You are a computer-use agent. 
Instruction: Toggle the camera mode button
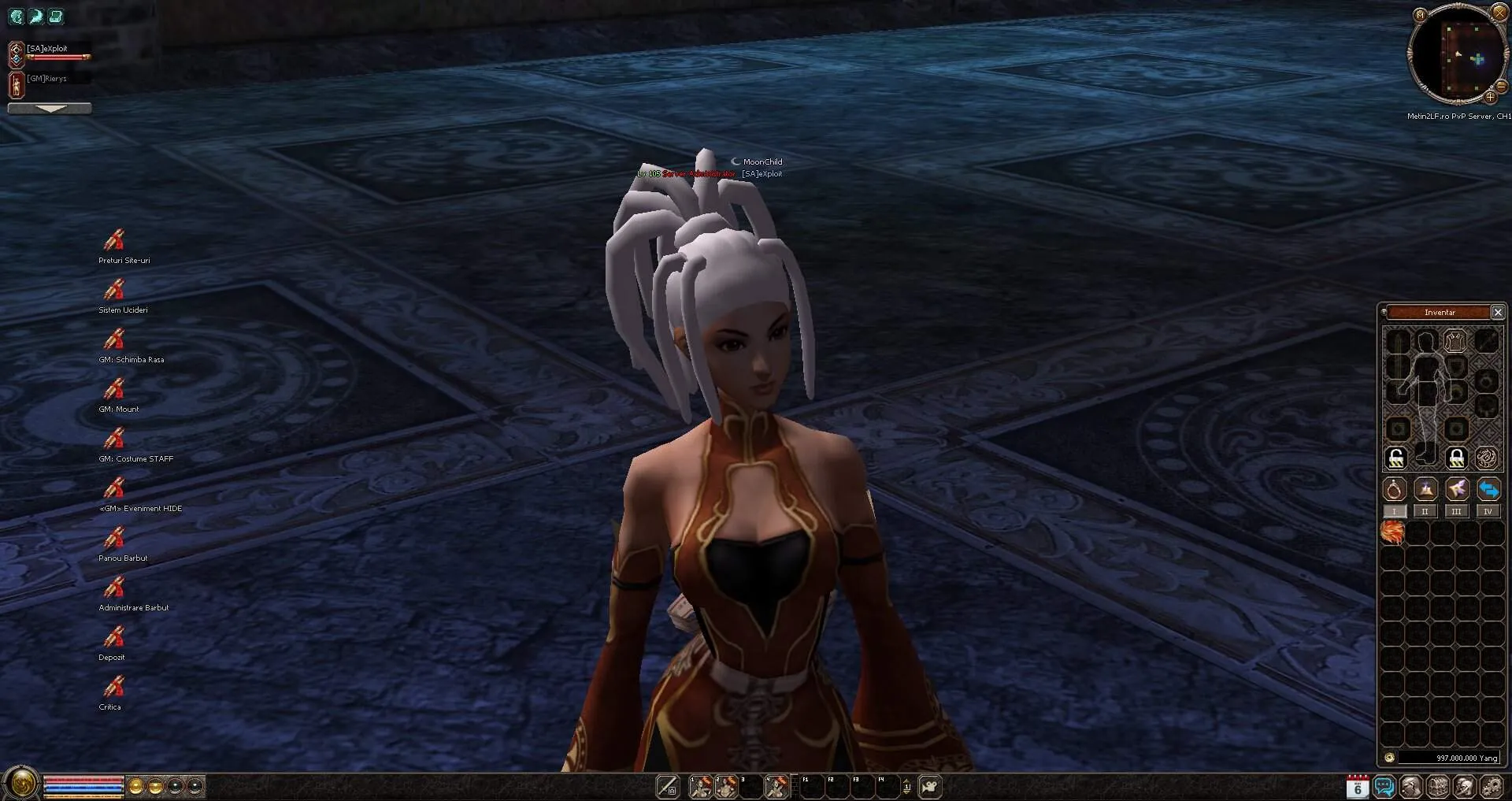pyautogui.click(x=930, y=786)
